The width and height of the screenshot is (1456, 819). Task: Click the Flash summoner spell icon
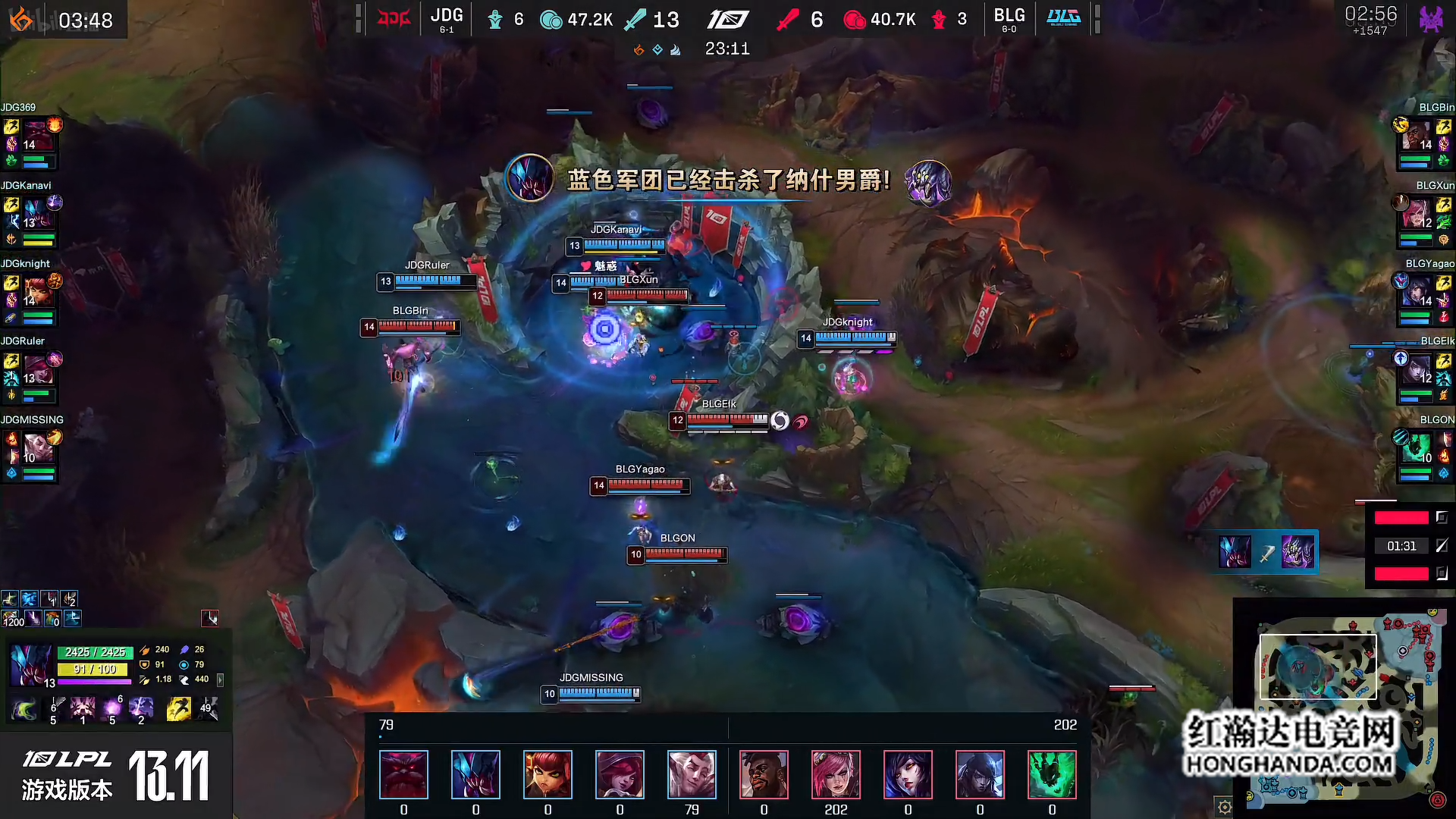click(178, 709)
